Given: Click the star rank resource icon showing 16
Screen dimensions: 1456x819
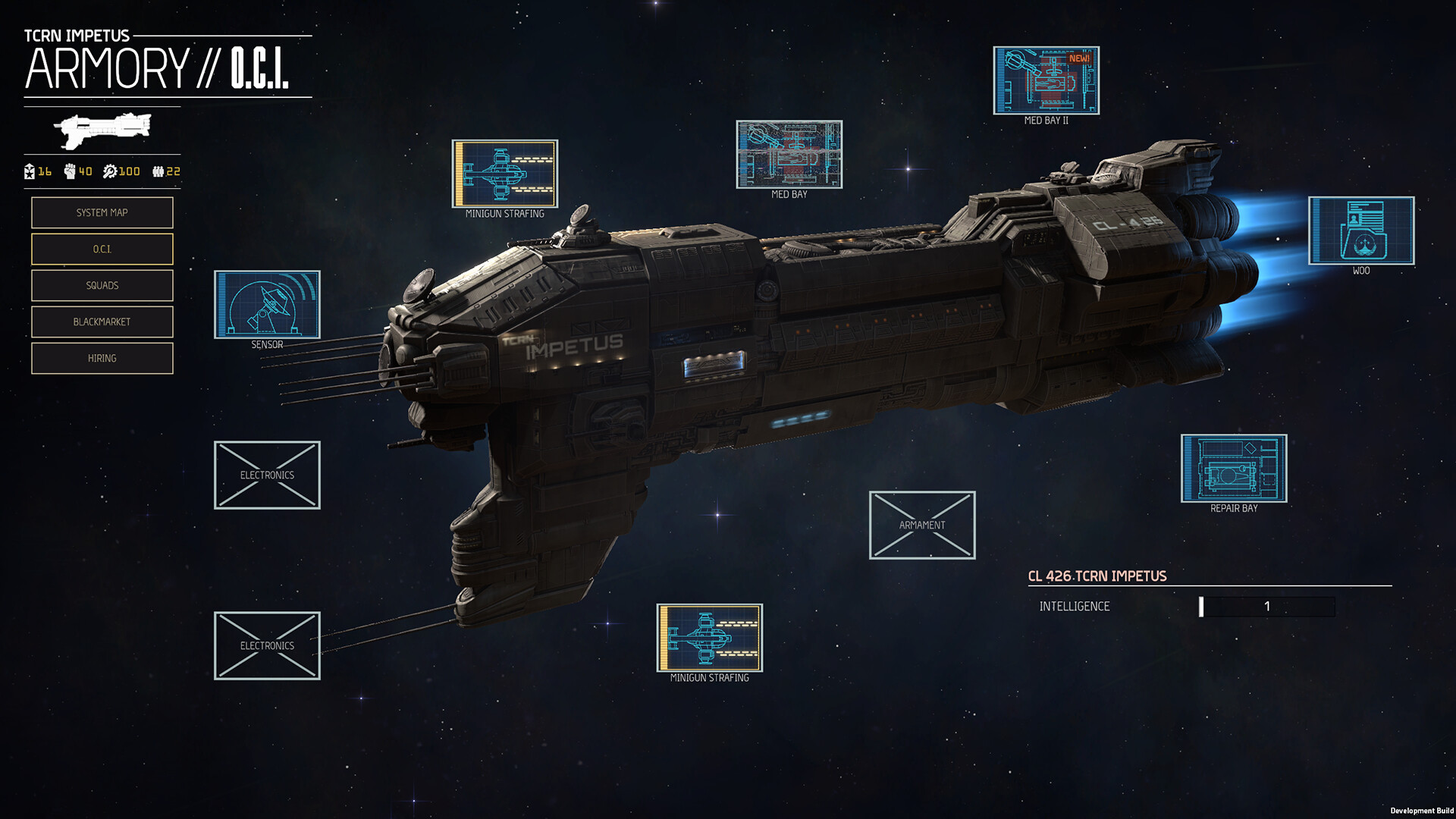Looking at the screenshot, I should (x=32, y=171).
